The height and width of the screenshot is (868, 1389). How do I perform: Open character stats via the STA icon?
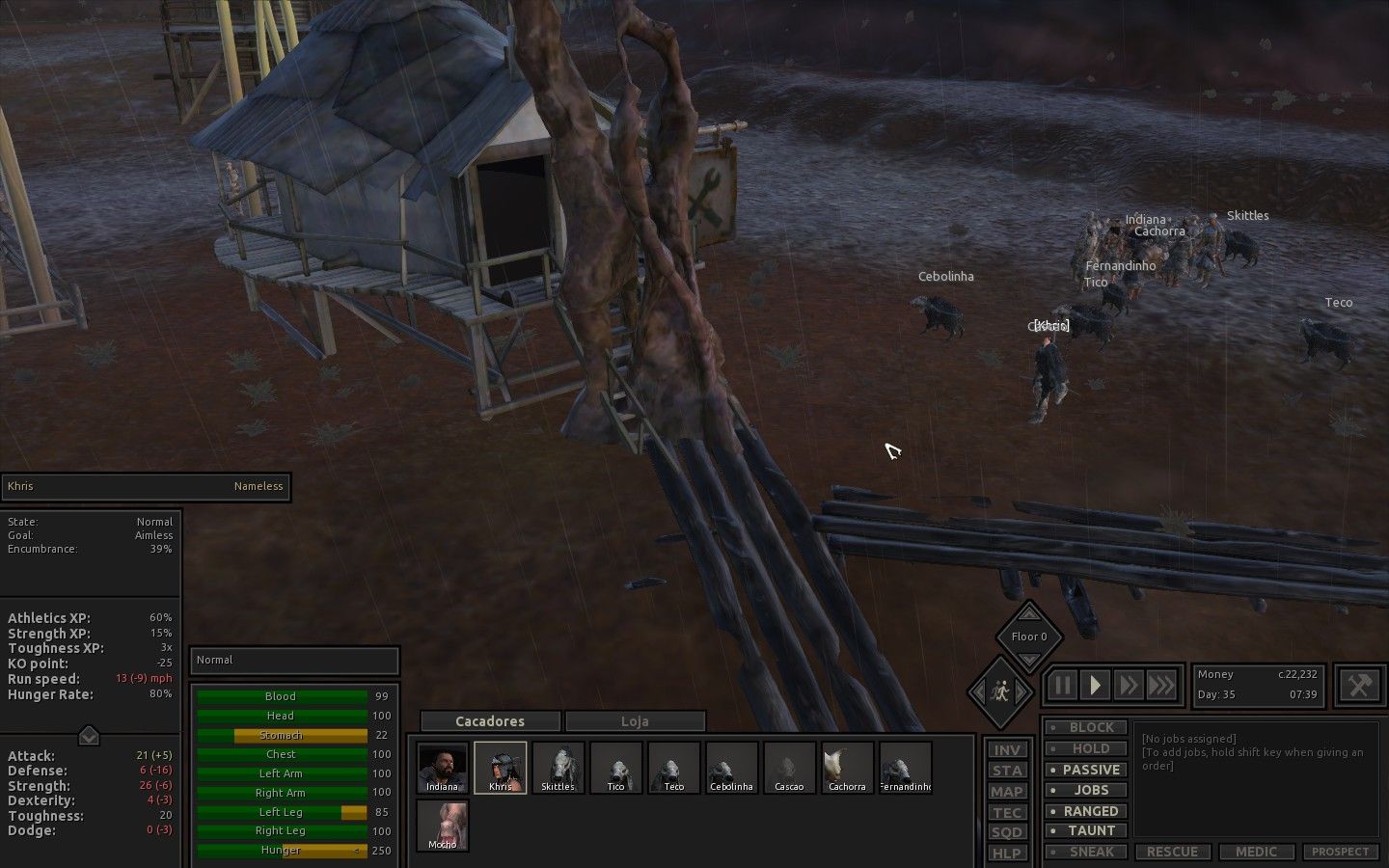pos(1007,771)
